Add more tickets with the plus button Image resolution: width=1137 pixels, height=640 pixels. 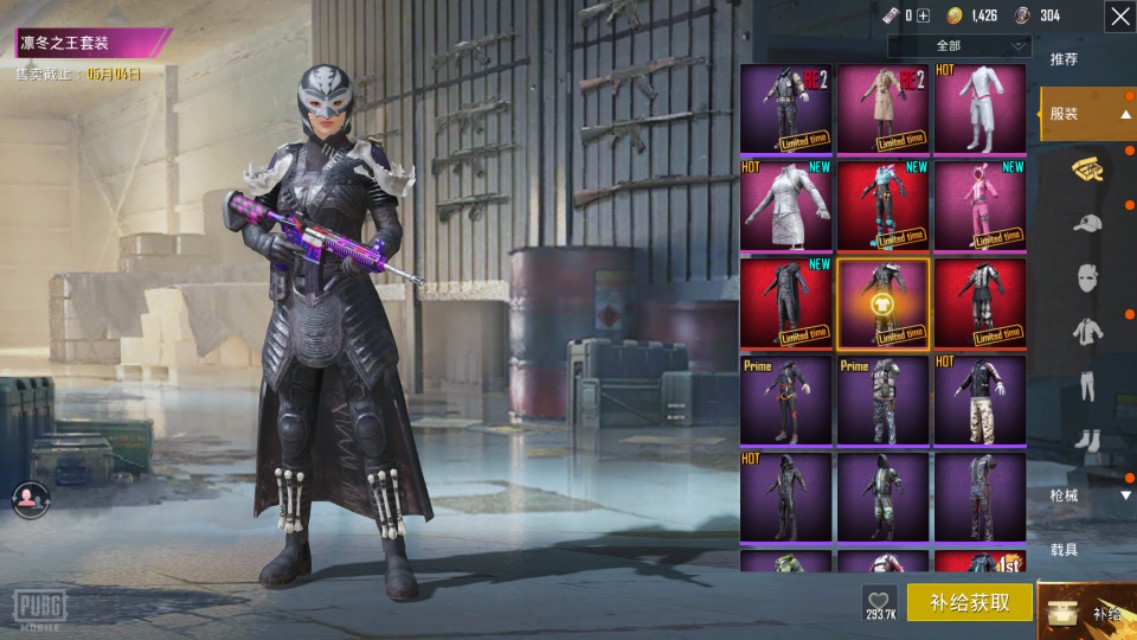923,15
